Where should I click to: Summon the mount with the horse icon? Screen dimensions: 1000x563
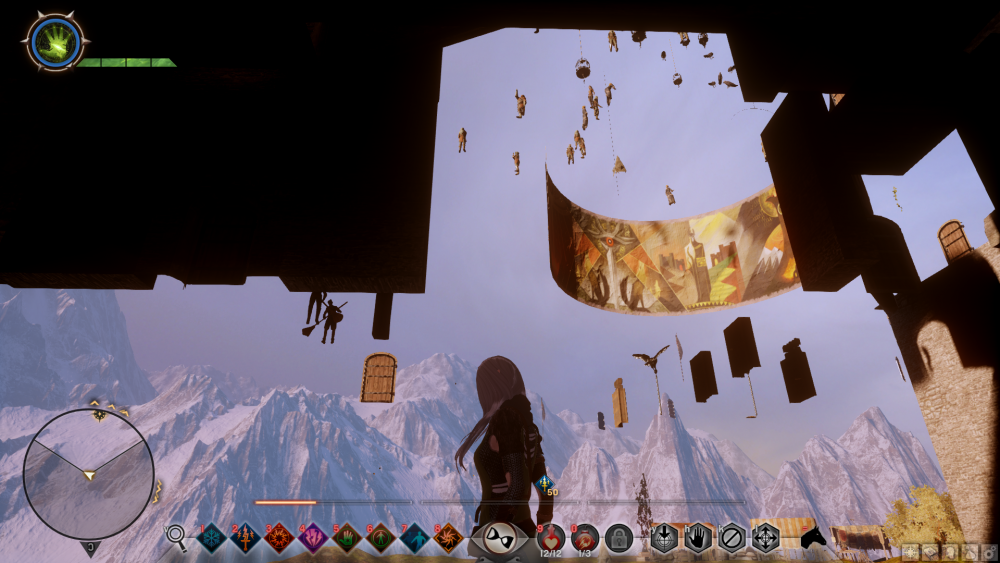point(814,538)
